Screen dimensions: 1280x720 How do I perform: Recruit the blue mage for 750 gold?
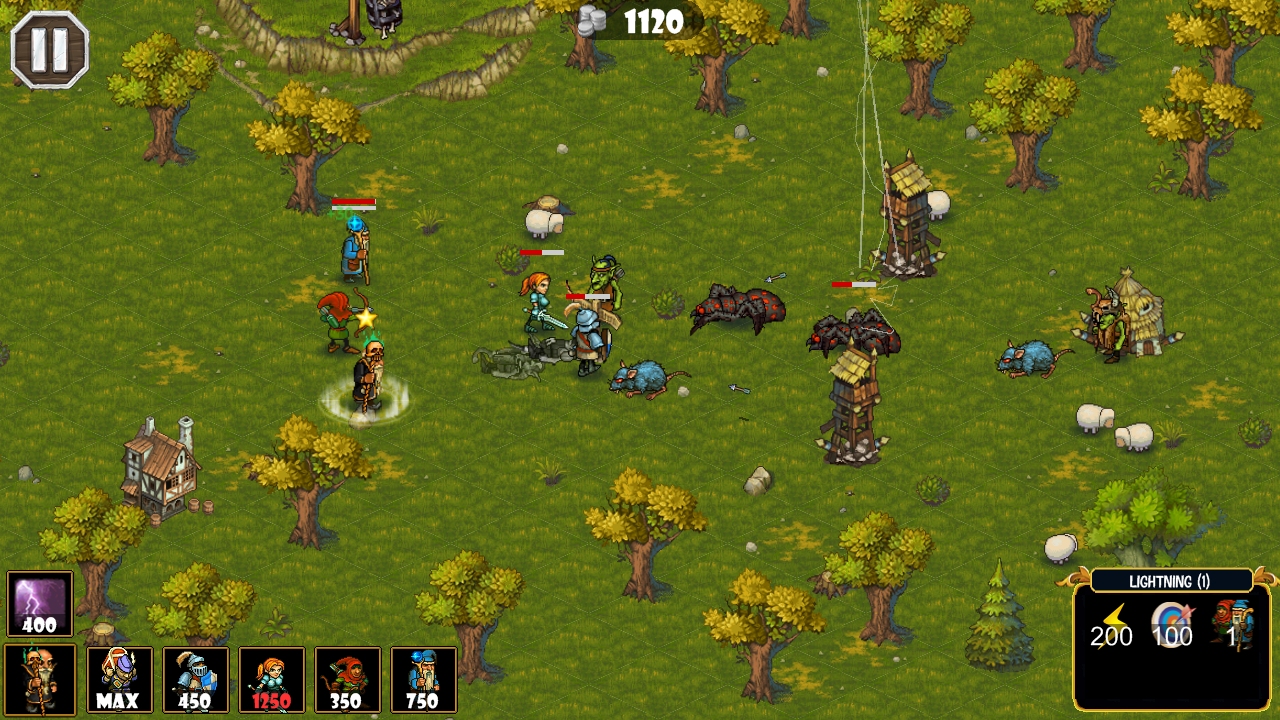click(424, 685)
